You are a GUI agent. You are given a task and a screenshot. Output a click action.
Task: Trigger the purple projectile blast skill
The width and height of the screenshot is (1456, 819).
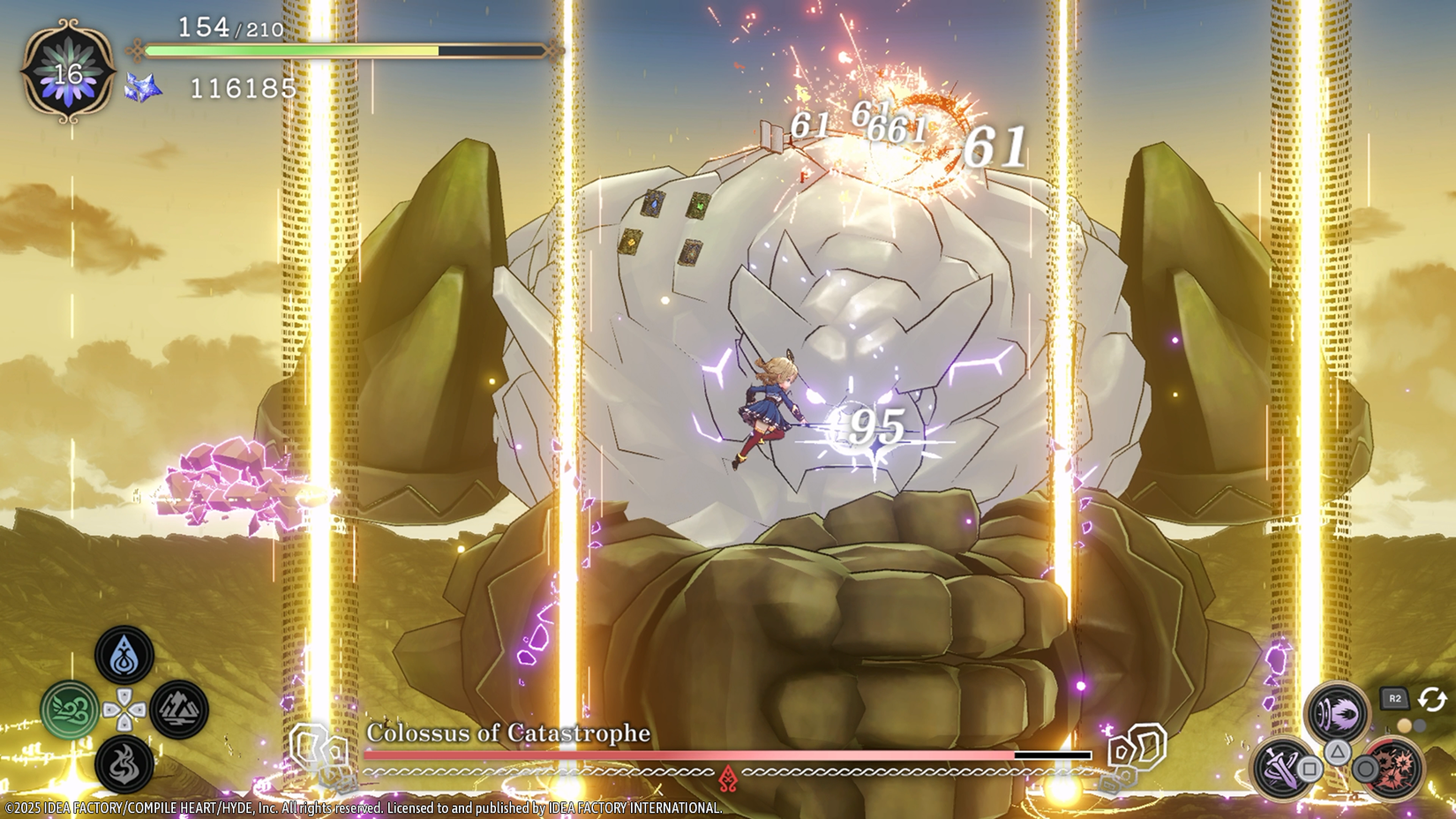tap(1336, 711)
